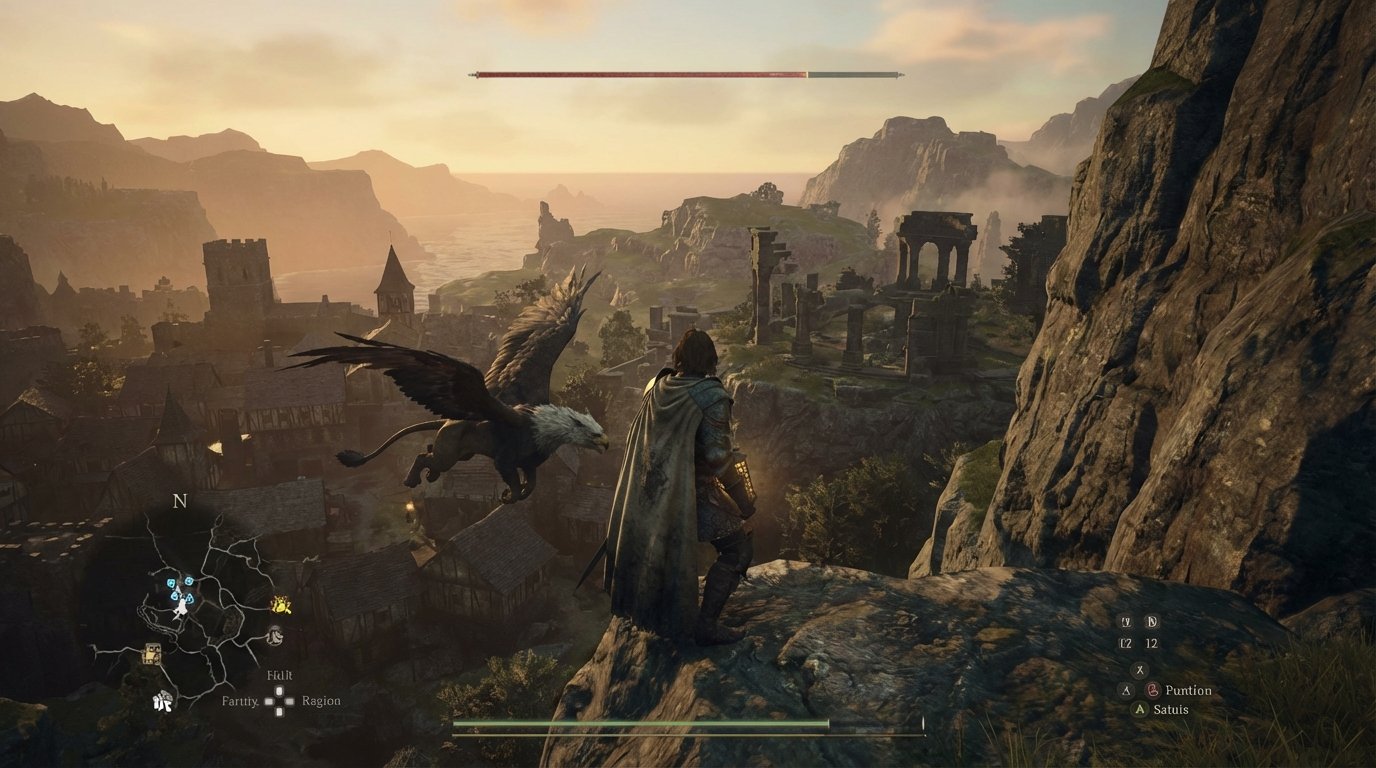The height and width of the screenshot is (768, 1376).
Task: Expand the Fartity d-pad option
Action: click(x=239, y=700)
